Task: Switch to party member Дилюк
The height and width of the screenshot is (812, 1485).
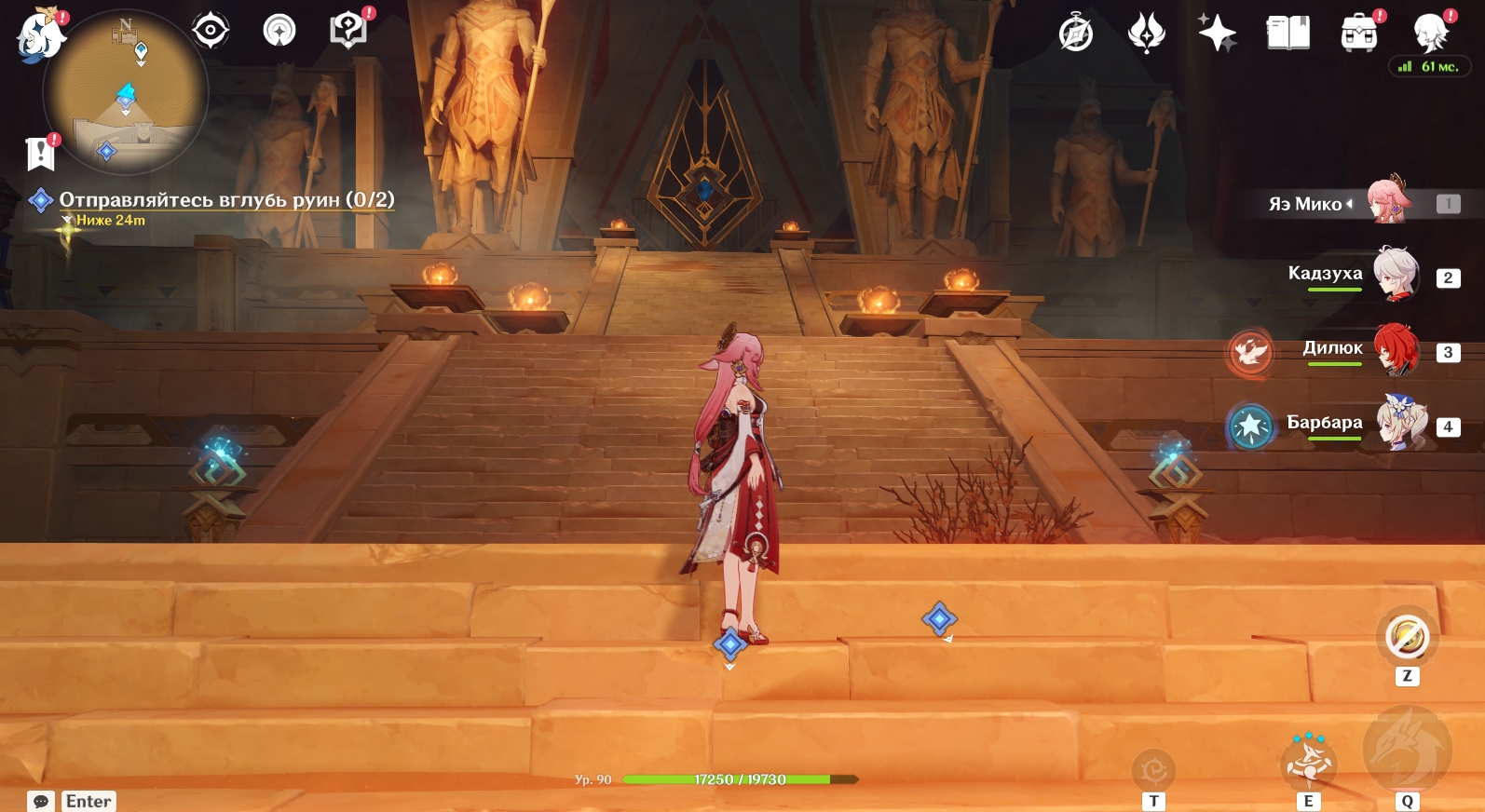Action: 1396,350
